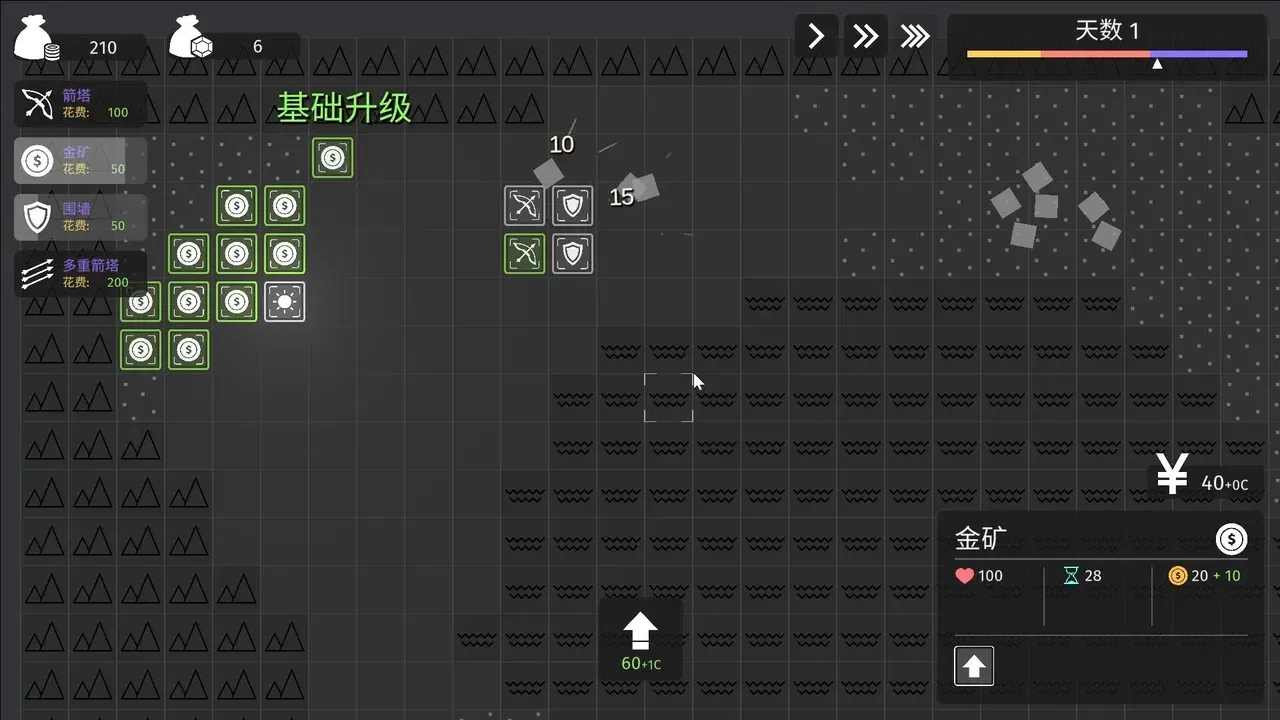Select the 金矿 gold mine build icon

pyautogui.click(x=38, y=160)
